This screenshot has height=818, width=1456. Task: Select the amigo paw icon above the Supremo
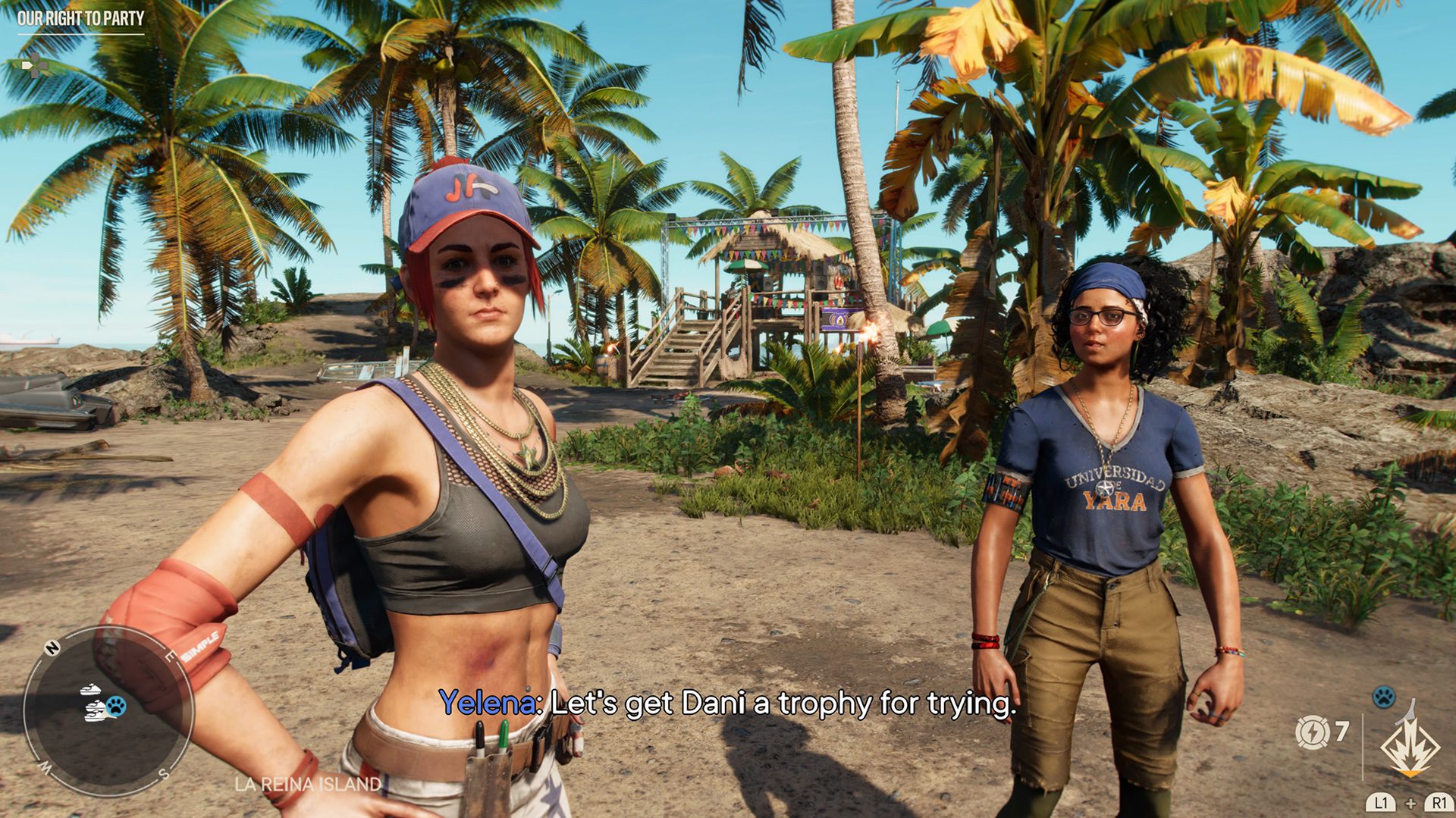pyautogui.click(x=1384, y=696)
